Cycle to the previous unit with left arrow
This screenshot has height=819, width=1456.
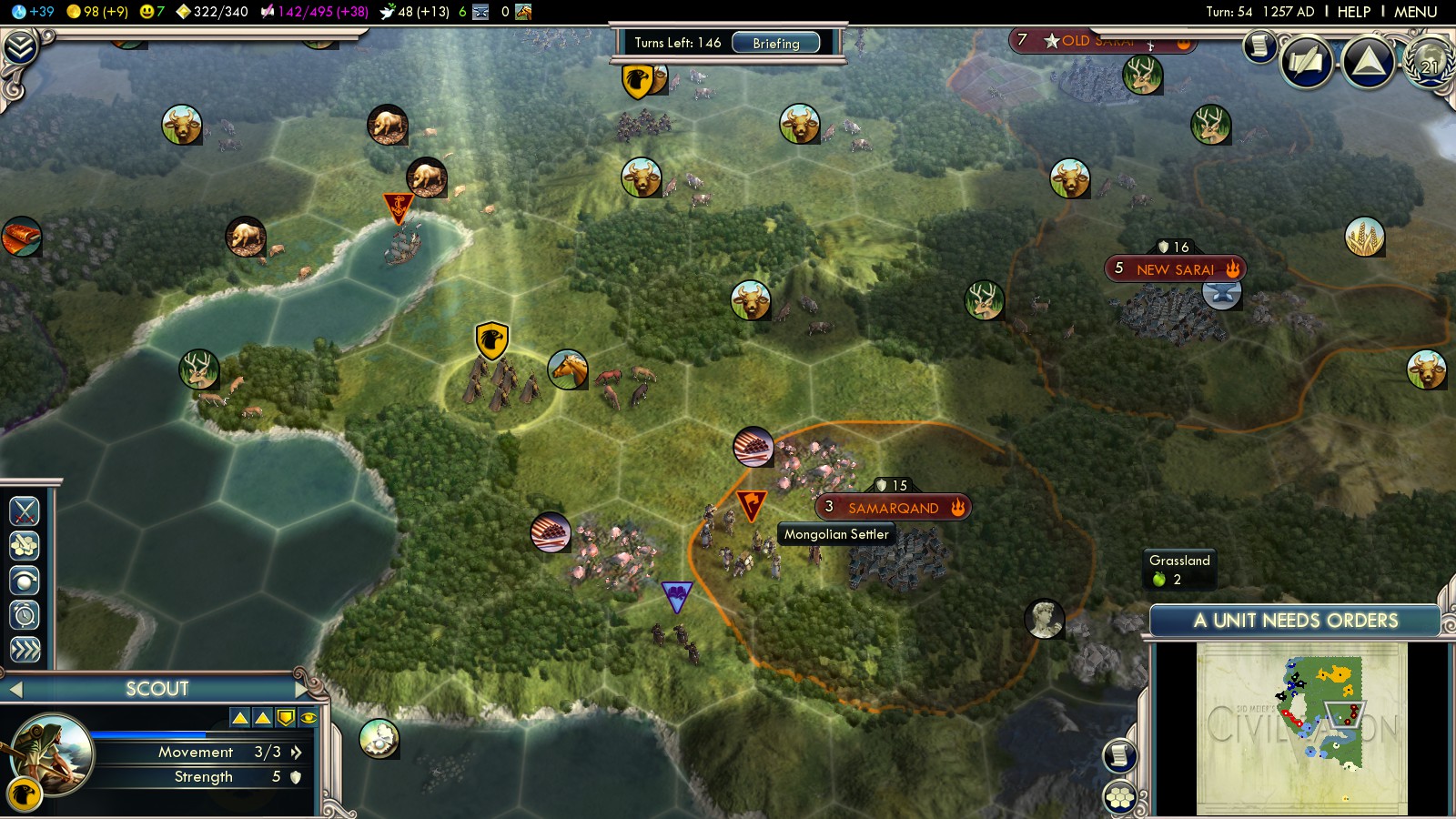point(15,689)
